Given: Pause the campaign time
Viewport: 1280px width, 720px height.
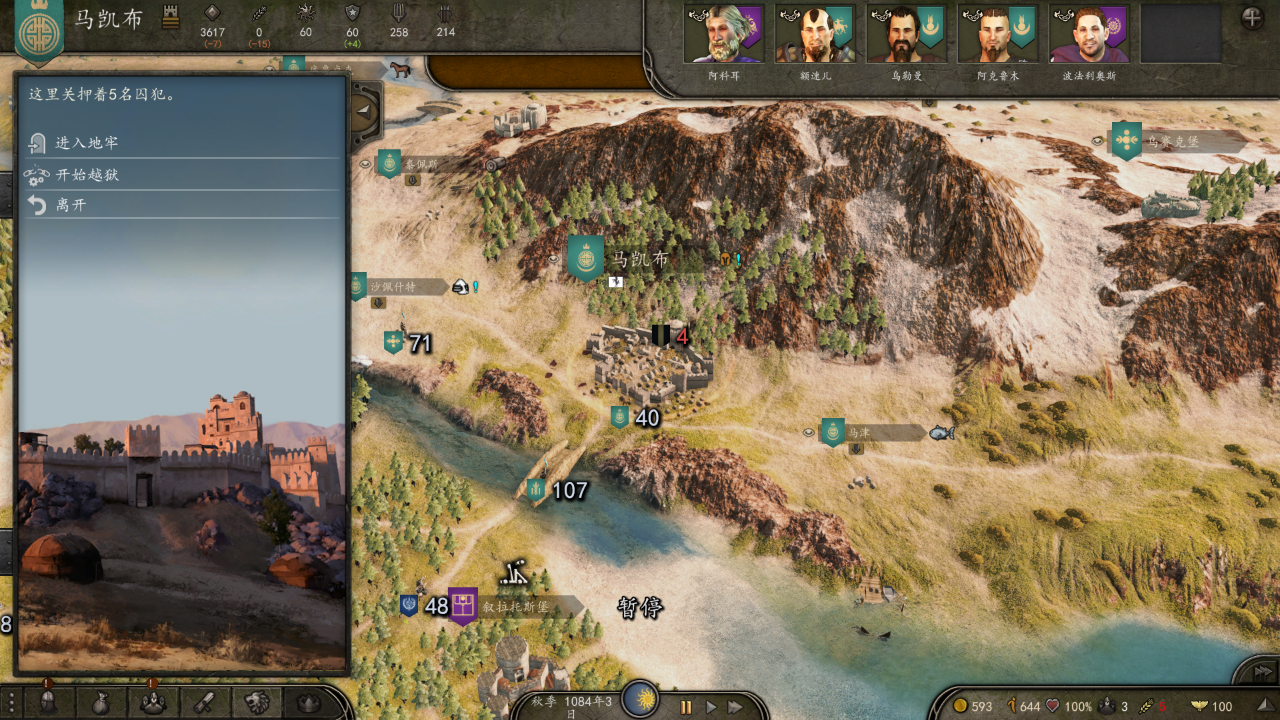Looking at the screenshot, I should (x=686, y=707).
